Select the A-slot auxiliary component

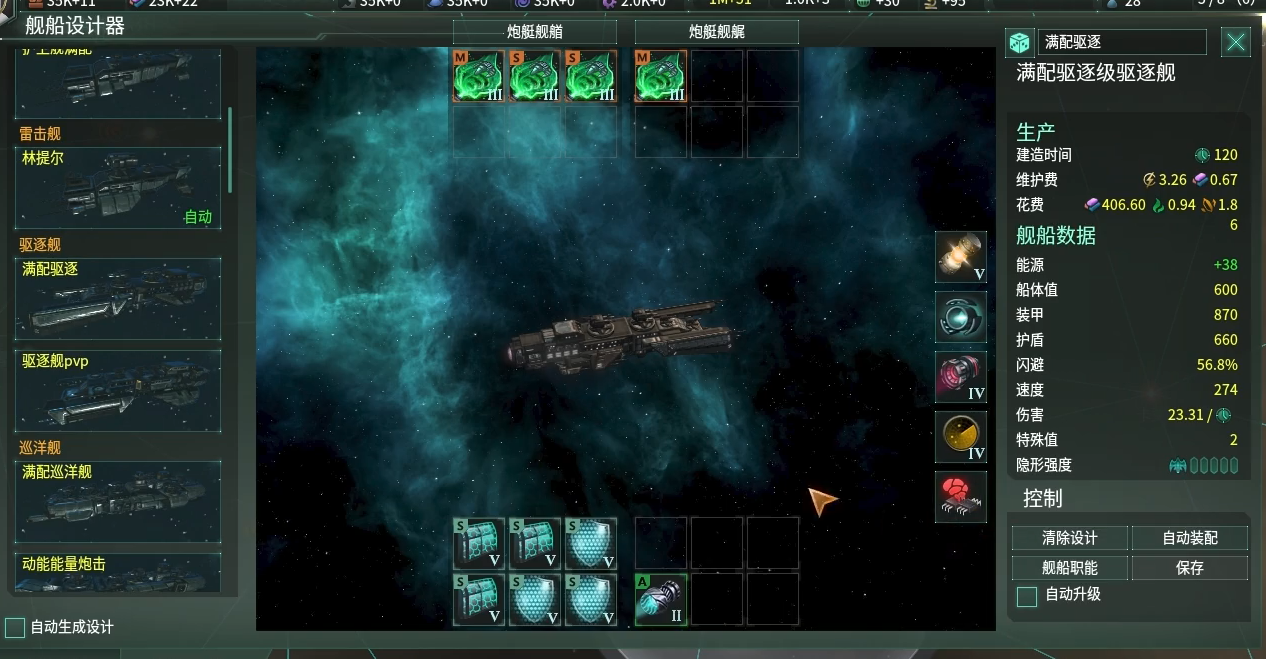pyautogui.click(x=661, y=599)
